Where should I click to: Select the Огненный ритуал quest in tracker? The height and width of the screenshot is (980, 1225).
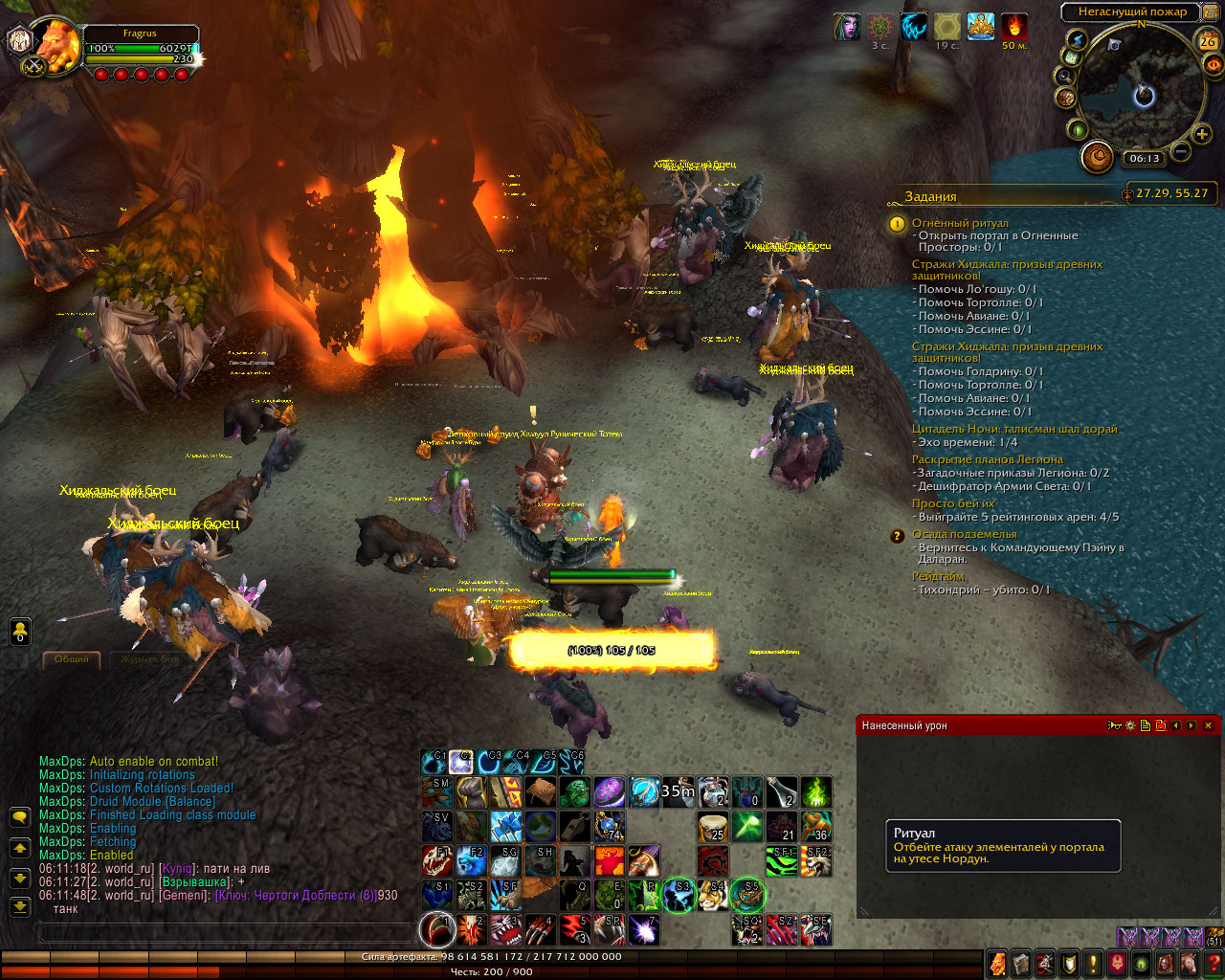[960, 223]
